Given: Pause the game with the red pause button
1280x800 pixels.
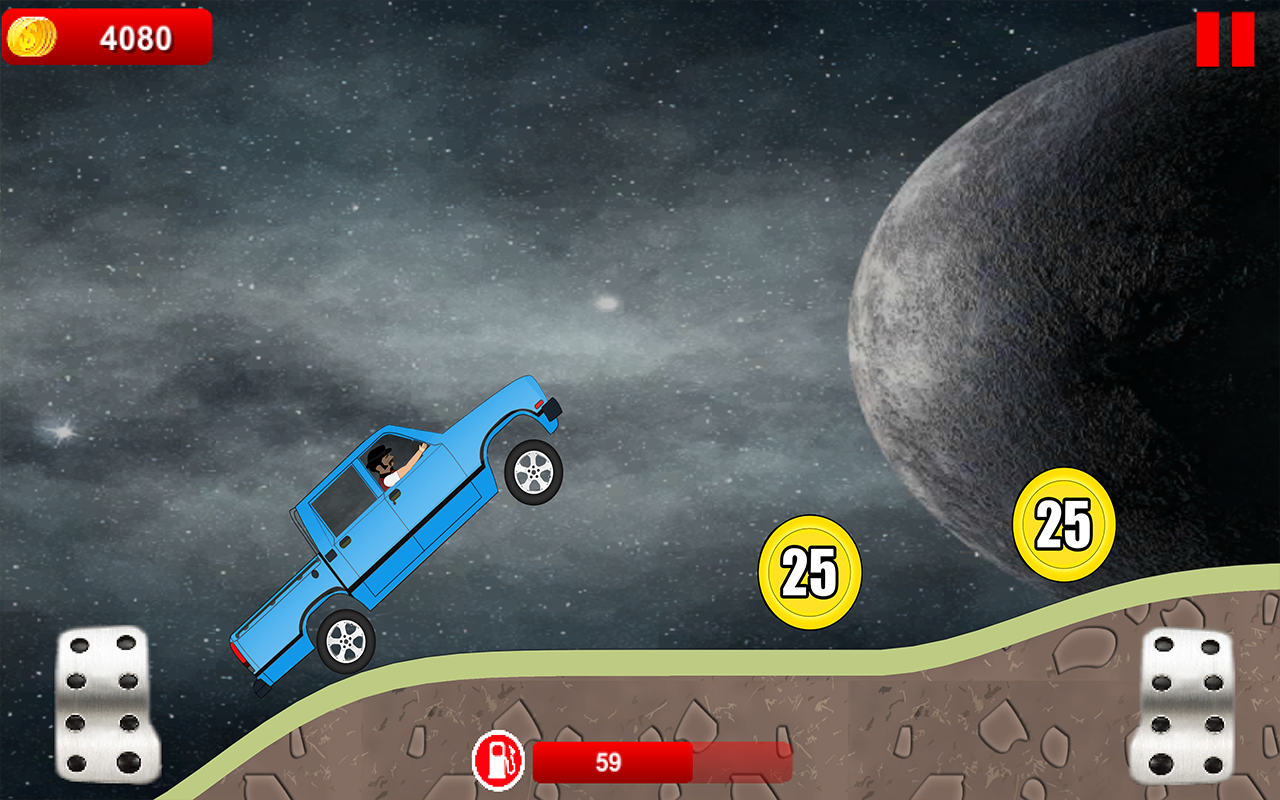Looking at the screenshot, I should pyautogui.click(x=1225, y=40).
